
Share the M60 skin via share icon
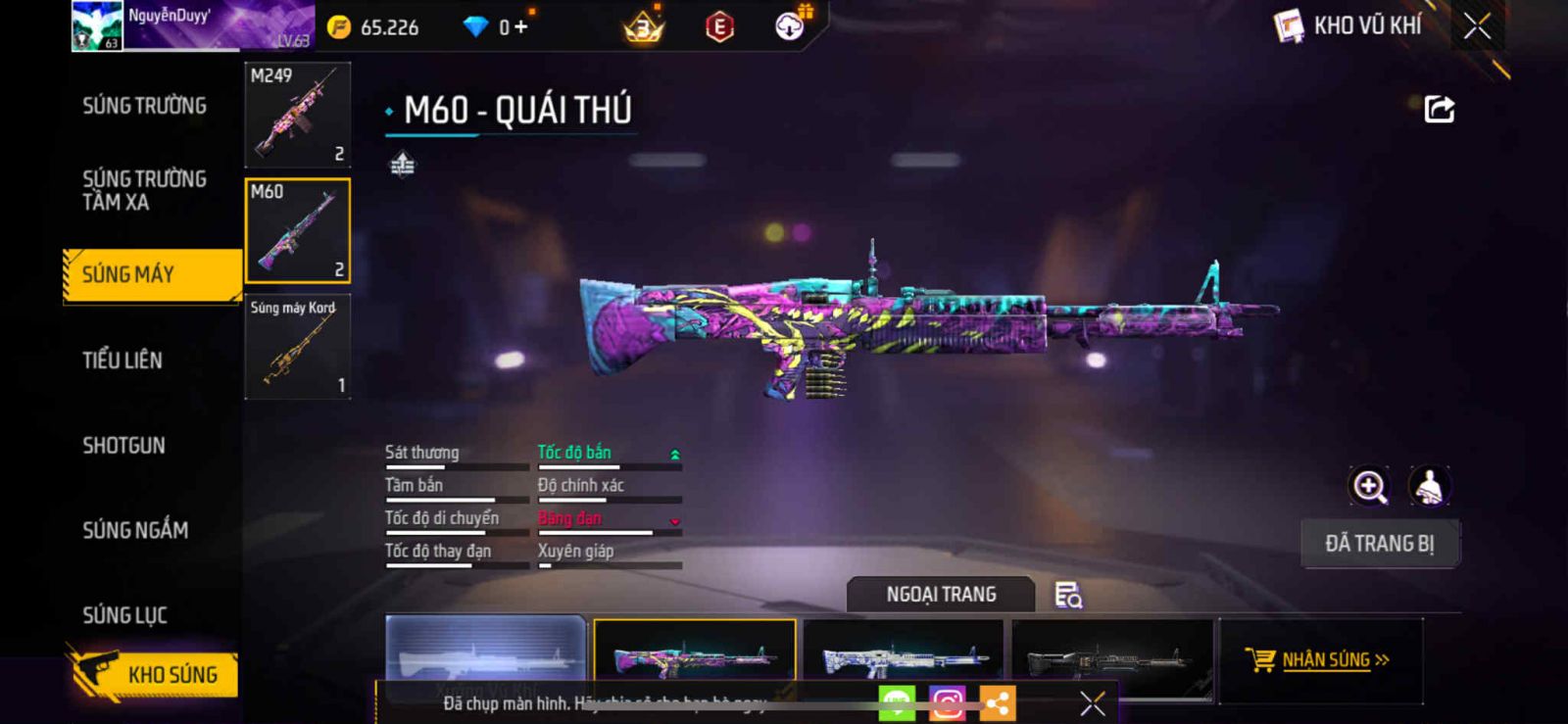click(1439, 109)
